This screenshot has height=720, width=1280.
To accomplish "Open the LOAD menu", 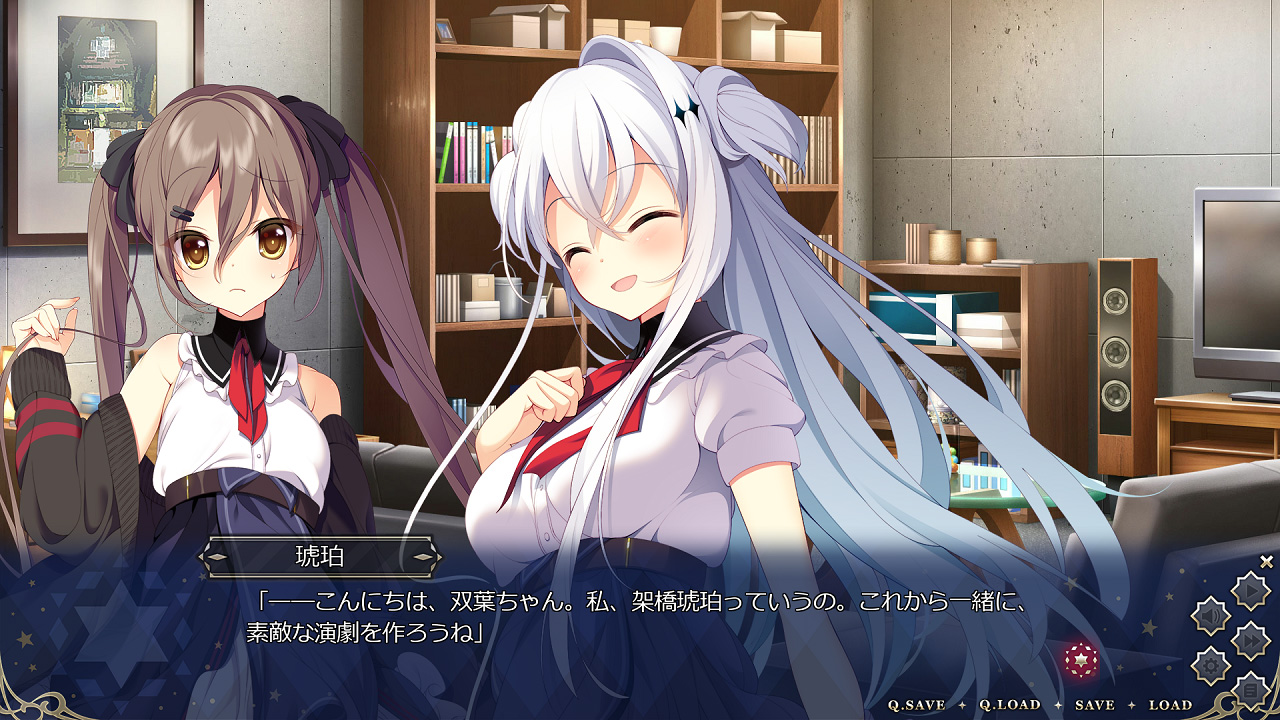I will [1170, 705].
